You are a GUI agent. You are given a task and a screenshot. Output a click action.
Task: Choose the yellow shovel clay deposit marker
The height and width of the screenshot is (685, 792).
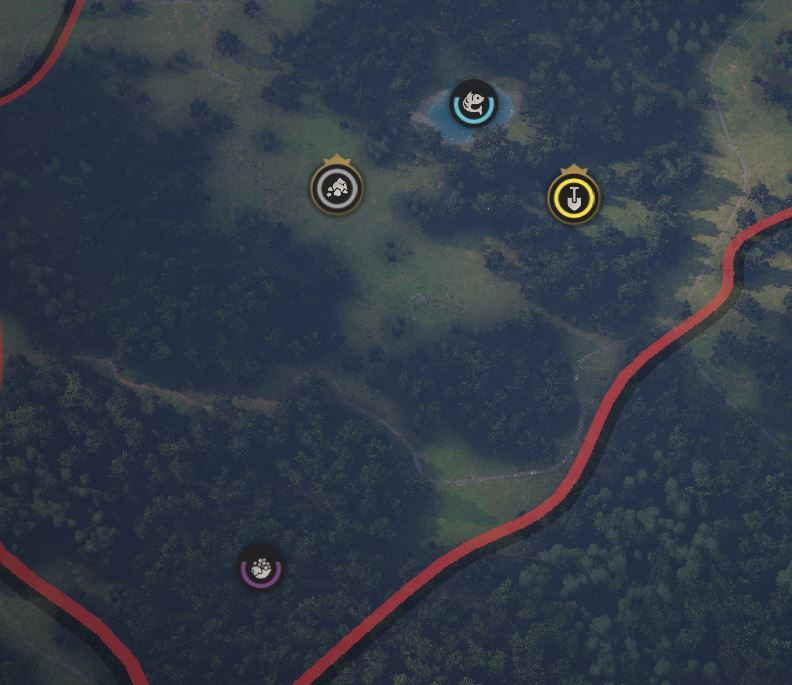click(573, 197)
